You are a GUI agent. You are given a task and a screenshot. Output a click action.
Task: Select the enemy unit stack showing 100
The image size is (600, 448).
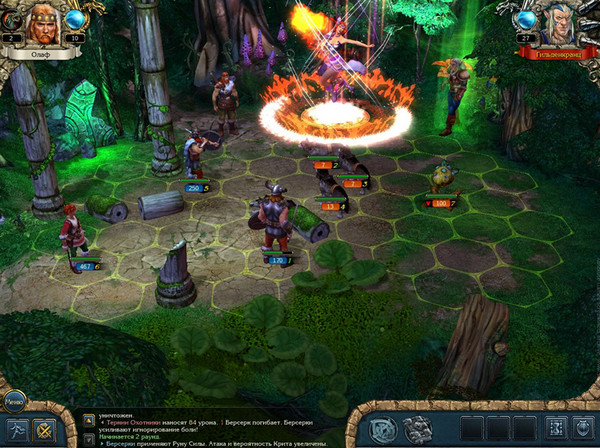click(441, 180)
